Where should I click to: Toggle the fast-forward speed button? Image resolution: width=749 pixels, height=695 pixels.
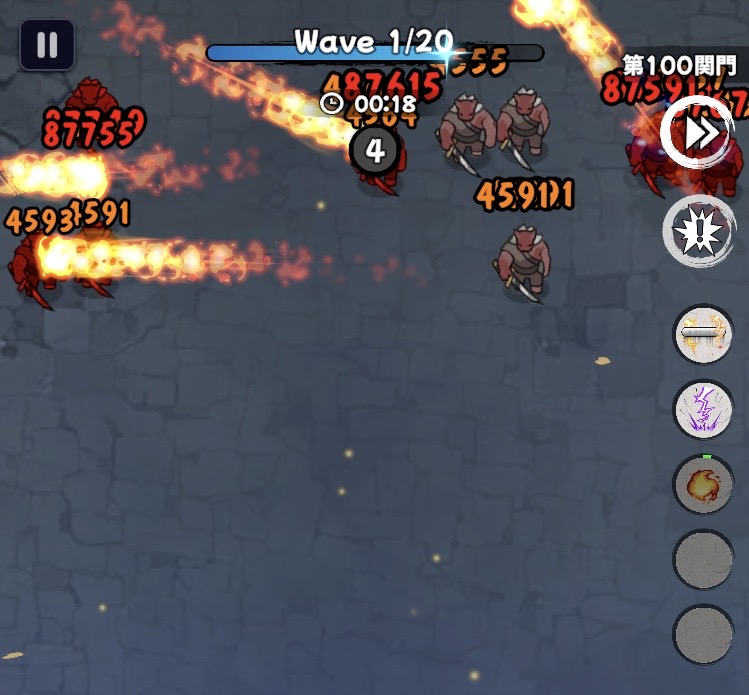pyautogui.click(x=697, y=131)
